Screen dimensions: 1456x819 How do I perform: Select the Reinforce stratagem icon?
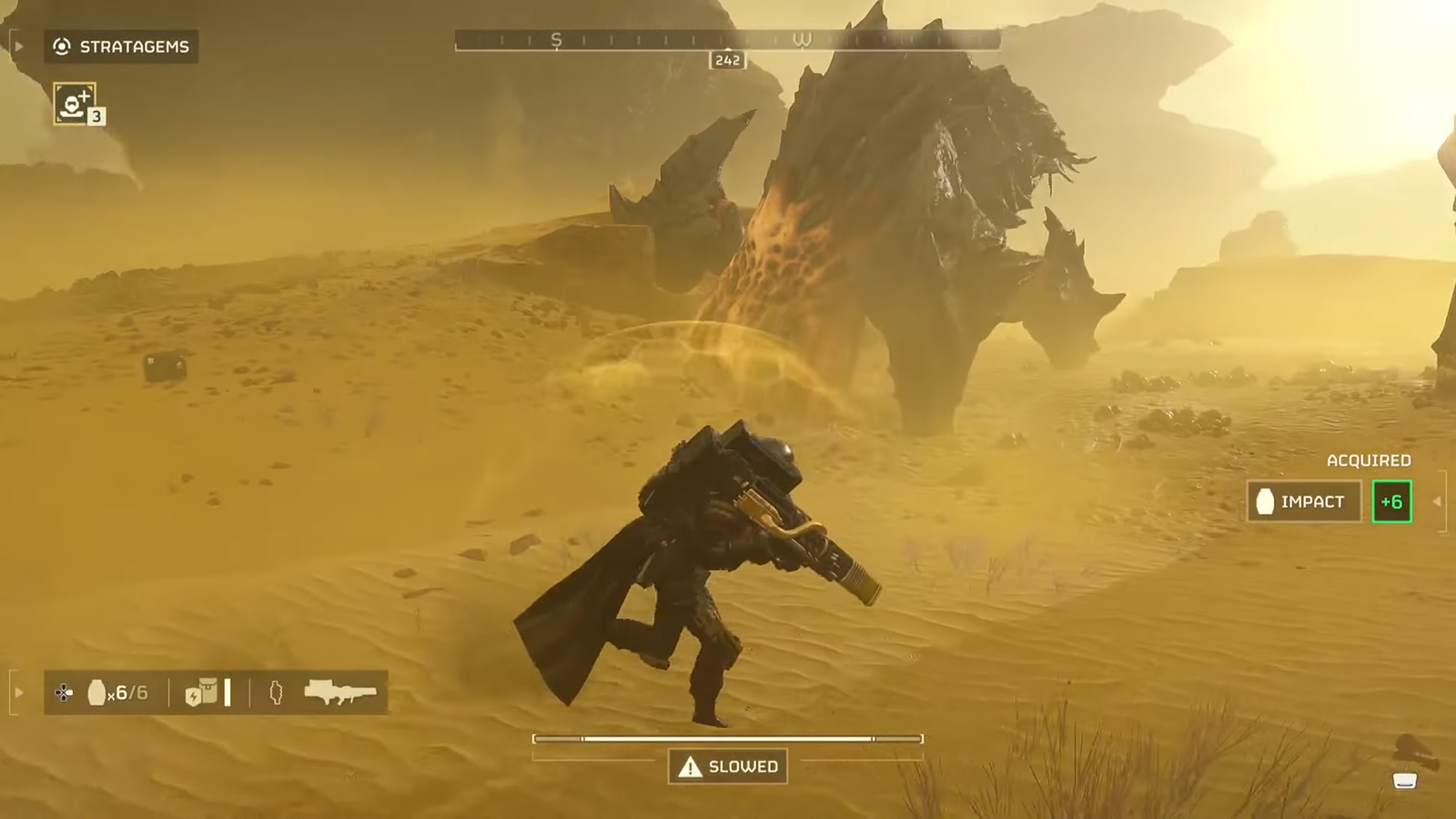pos(76,104)
